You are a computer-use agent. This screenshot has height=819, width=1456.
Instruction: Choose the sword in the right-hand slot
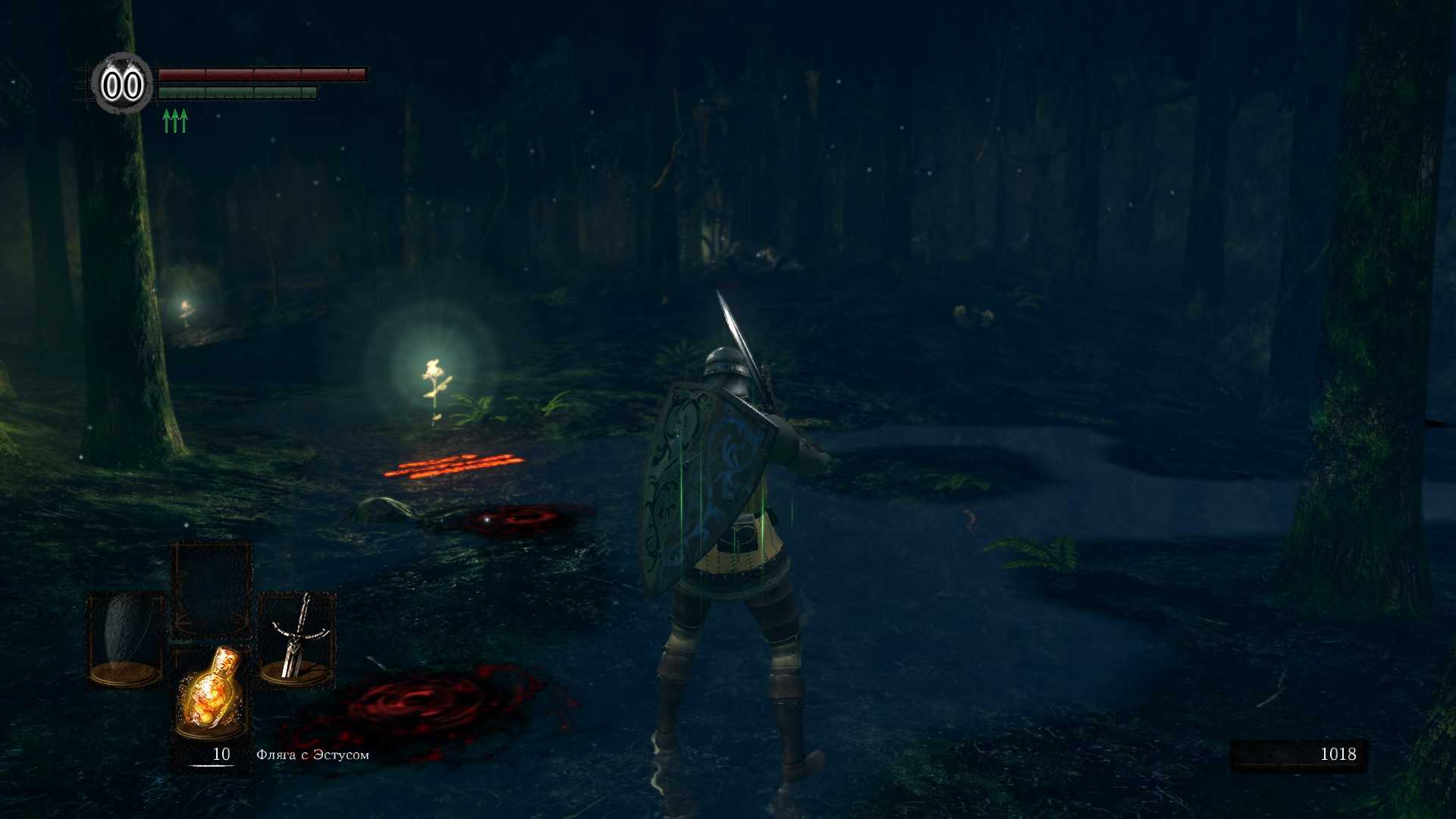coord(297,639)
